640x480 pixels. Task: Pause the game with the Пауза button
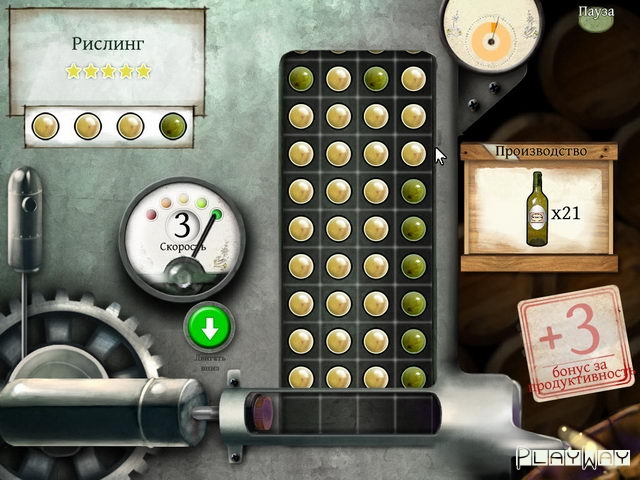pos(595,12)
